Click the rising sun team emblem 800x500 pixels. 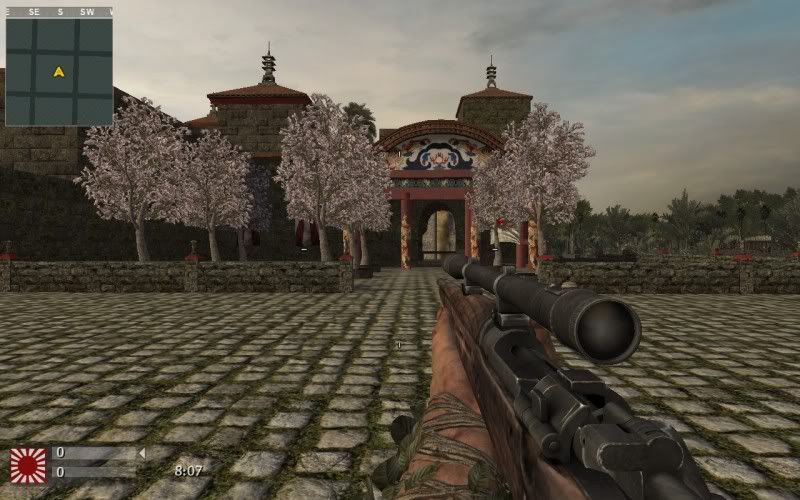click(x=27, y=465)
